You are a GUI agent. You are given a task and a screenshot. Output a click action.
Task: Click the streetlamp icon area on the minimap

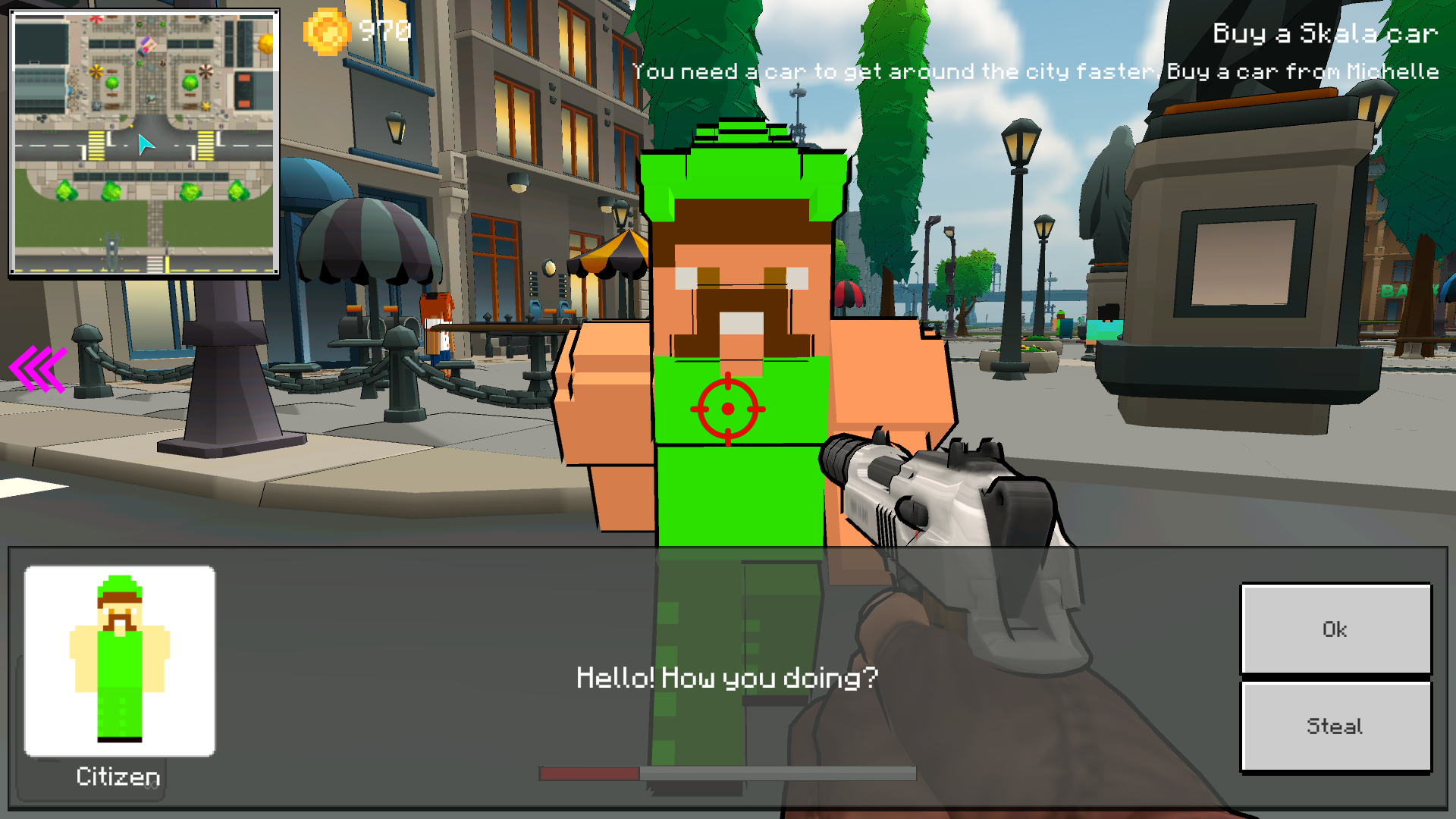coord(111,243)
